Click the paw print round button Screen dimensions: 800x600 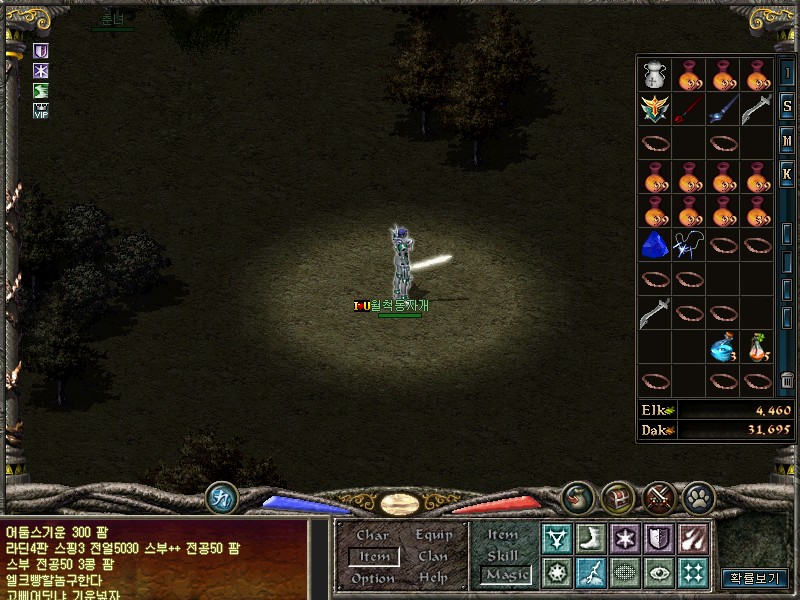tap(697, 497)
